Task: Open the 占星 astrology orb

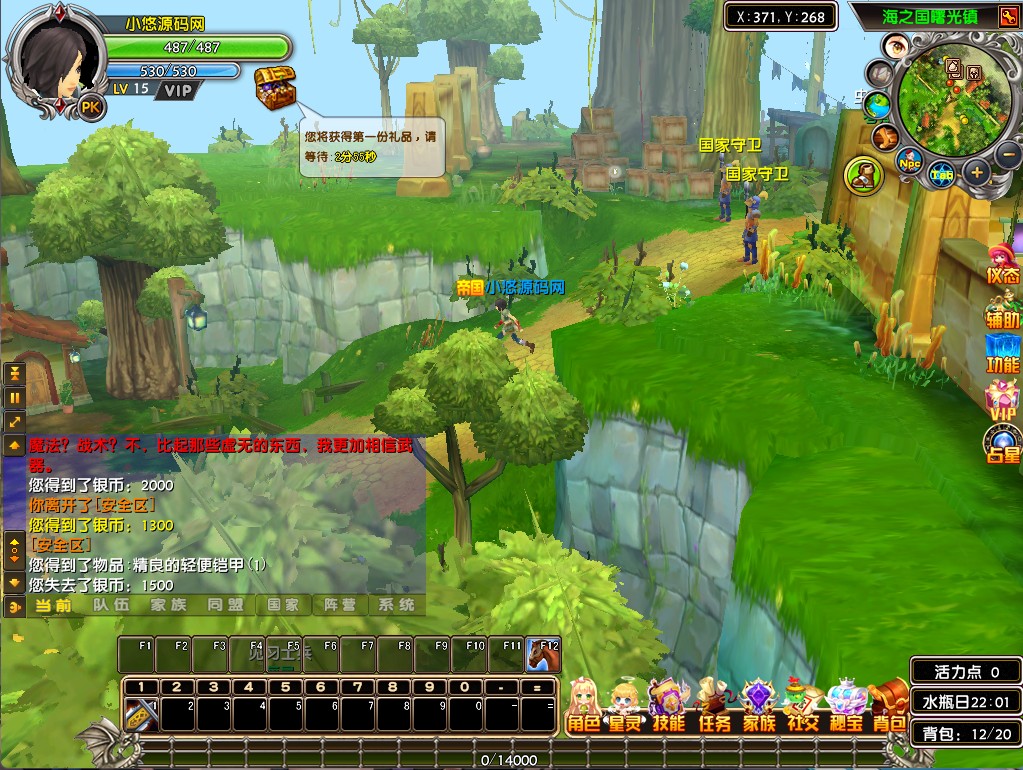Action: click(1002, 444)
